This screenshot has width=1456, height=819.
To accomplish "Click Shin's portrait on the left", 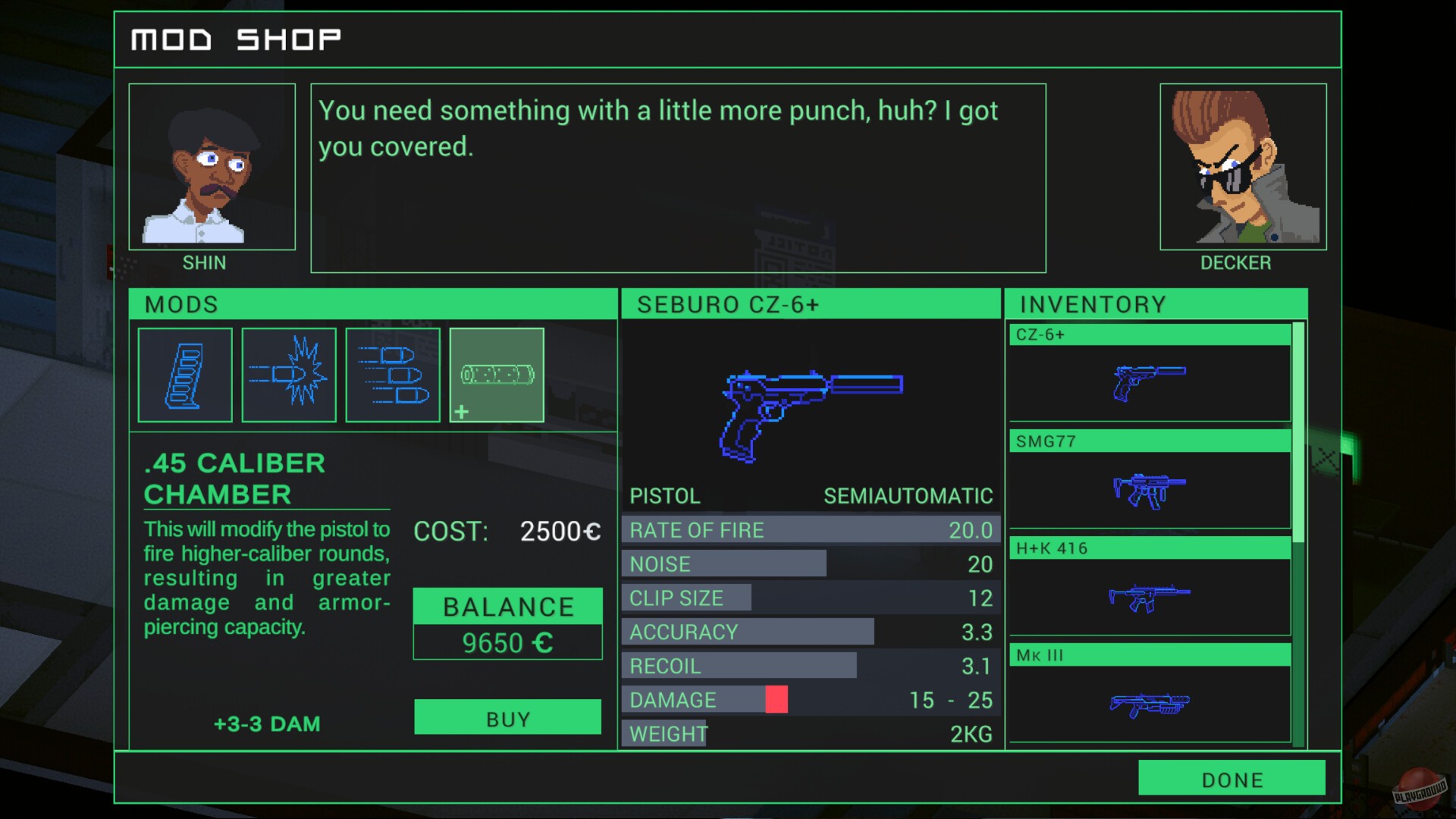I will [x=212, y=166].
